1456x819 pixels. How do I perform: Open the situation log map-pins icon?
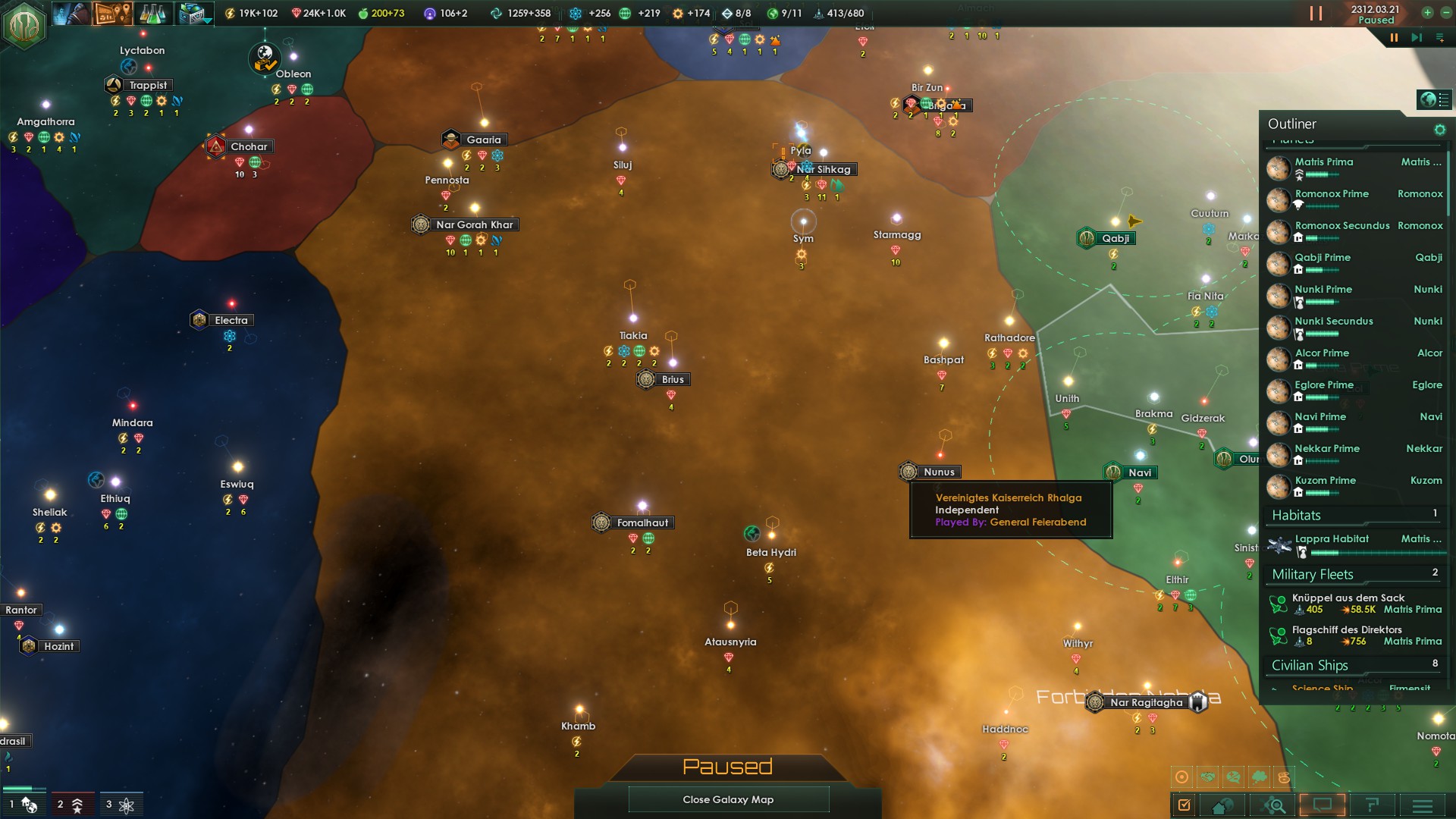pyautogui.click(x=112, y=13)
